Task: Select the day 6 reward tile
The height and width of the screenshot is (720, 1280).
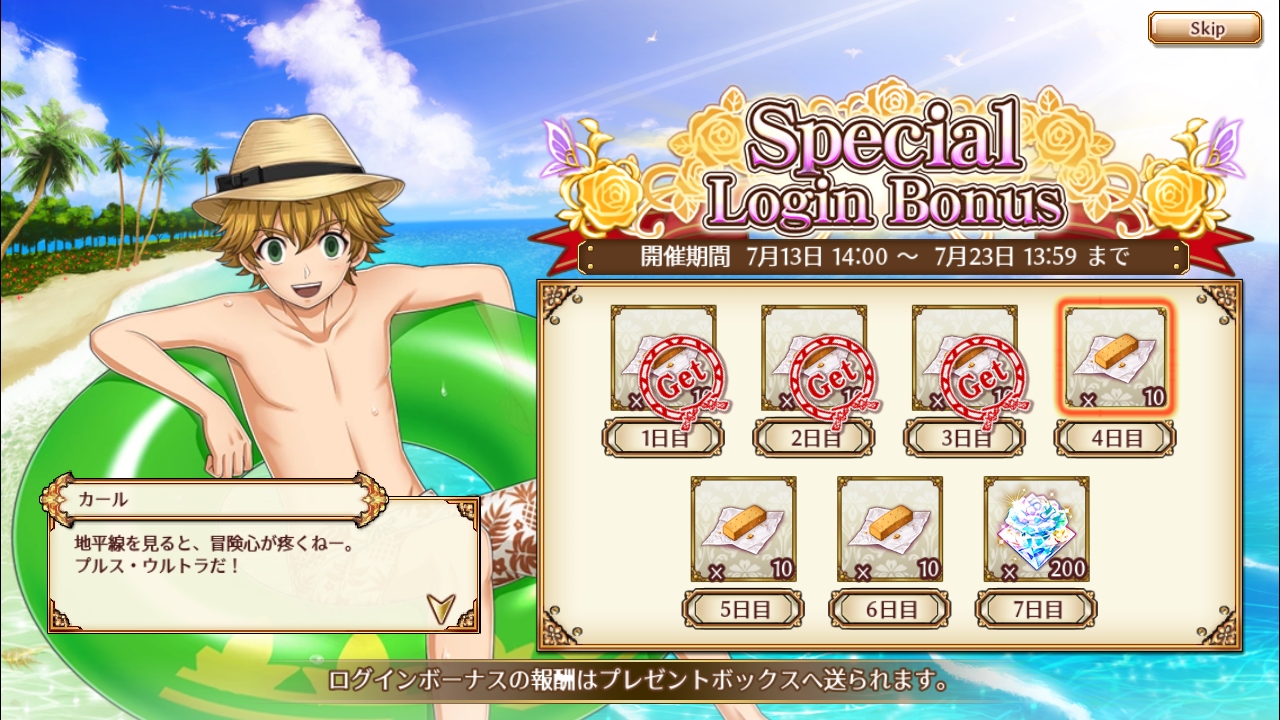Action: point(890,530)
